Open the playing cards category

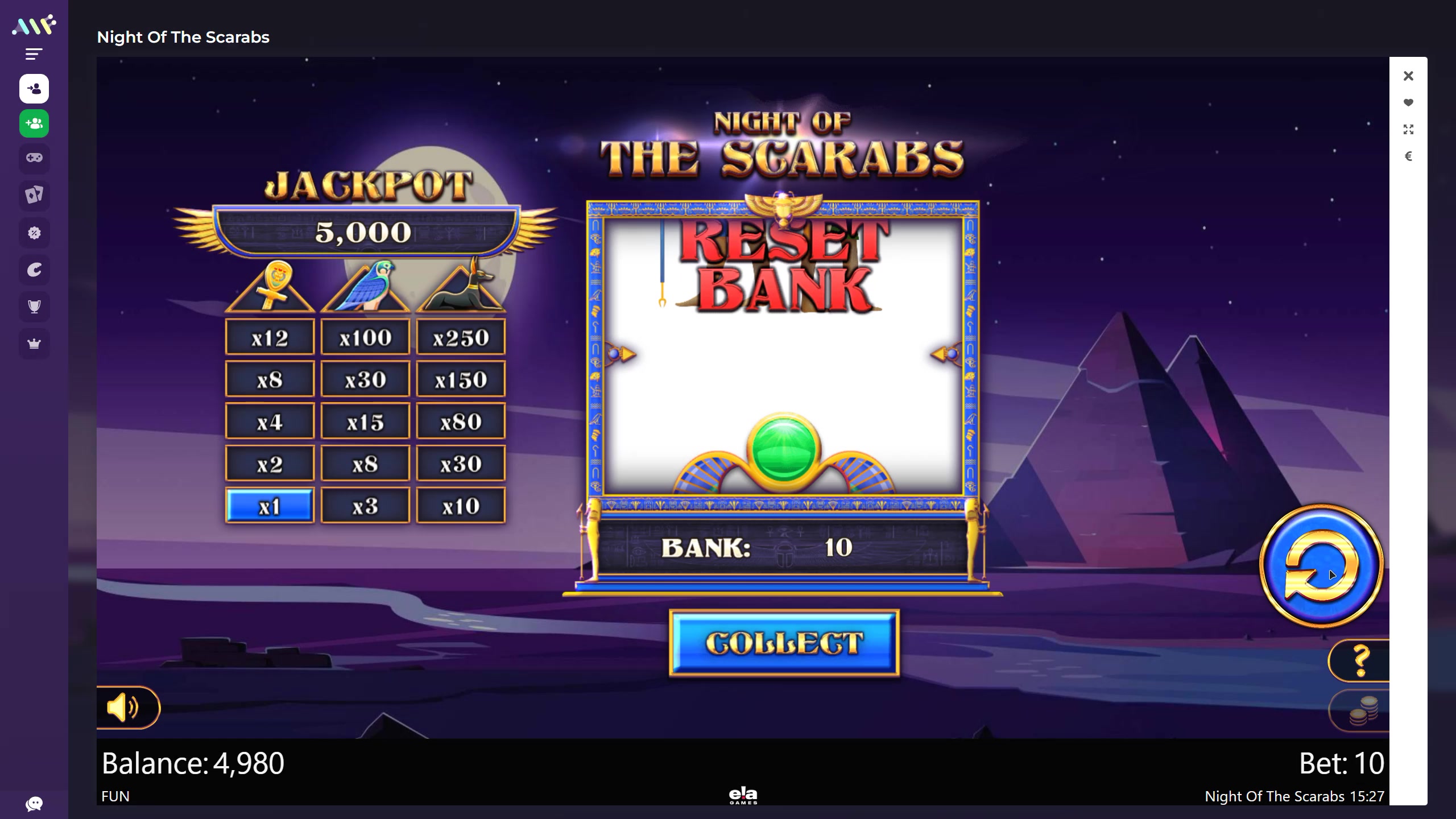click(x=34, y=195)
